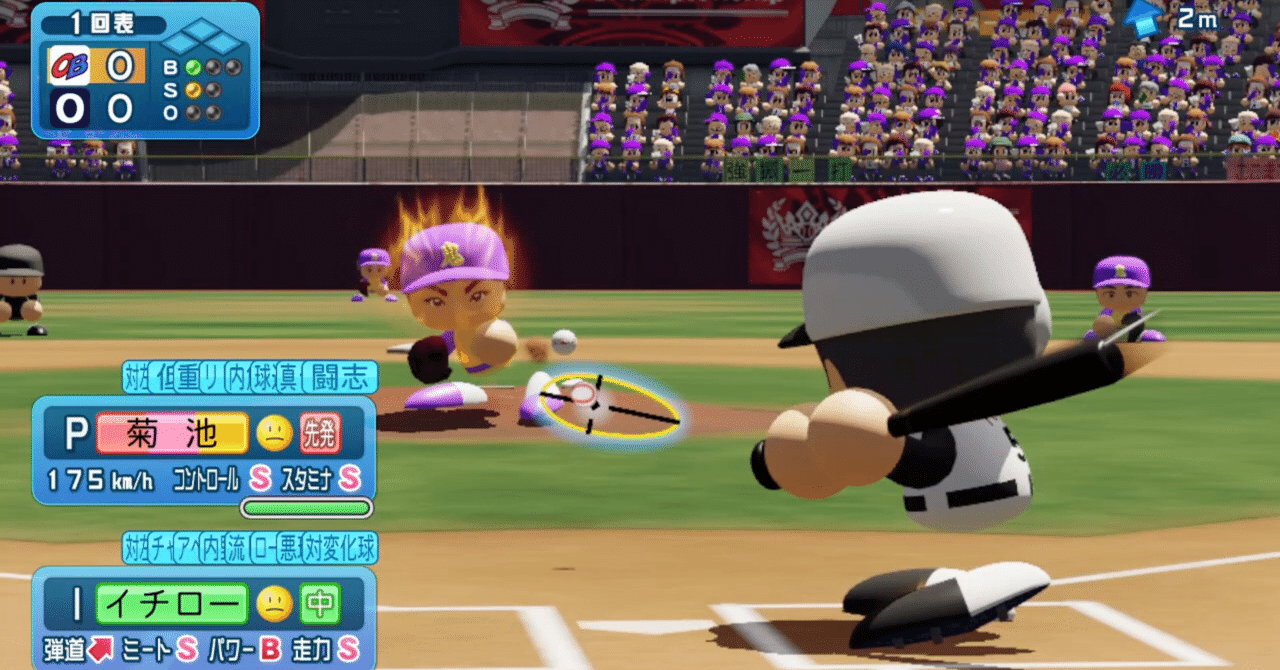1280x670 pixels.
Task: Click the green 中 position badge
Action: [x=320, y=604]
